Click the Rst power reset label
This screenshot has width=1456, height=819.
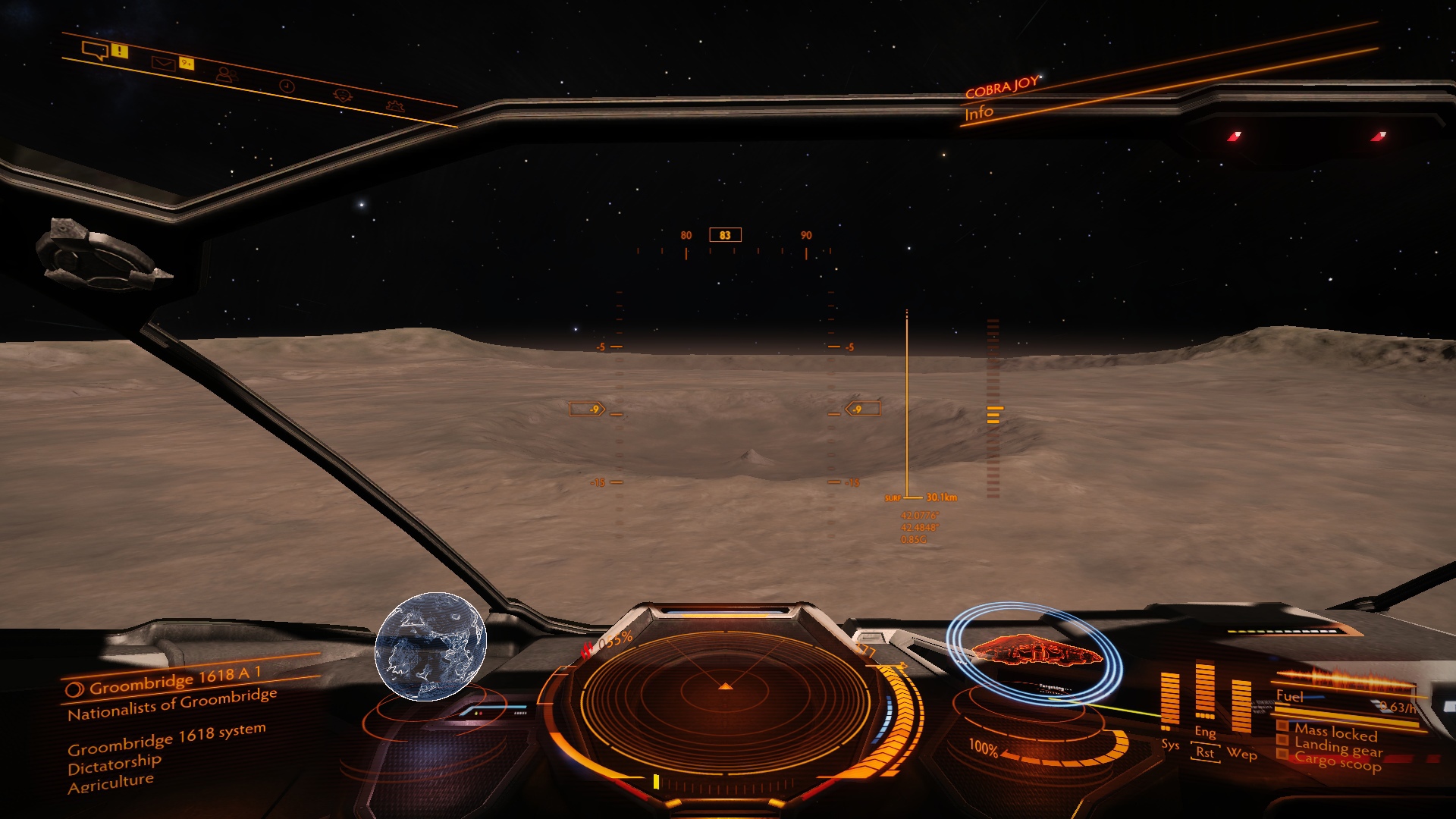[x=1204, y=753]
